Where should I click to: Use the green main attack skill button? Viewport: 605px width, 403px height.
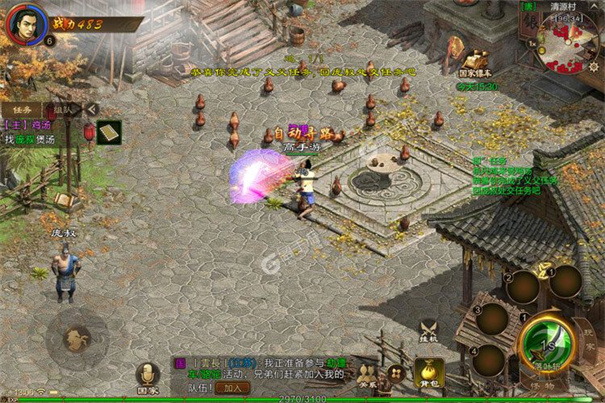pyautogui.click(x=547, y=343)
